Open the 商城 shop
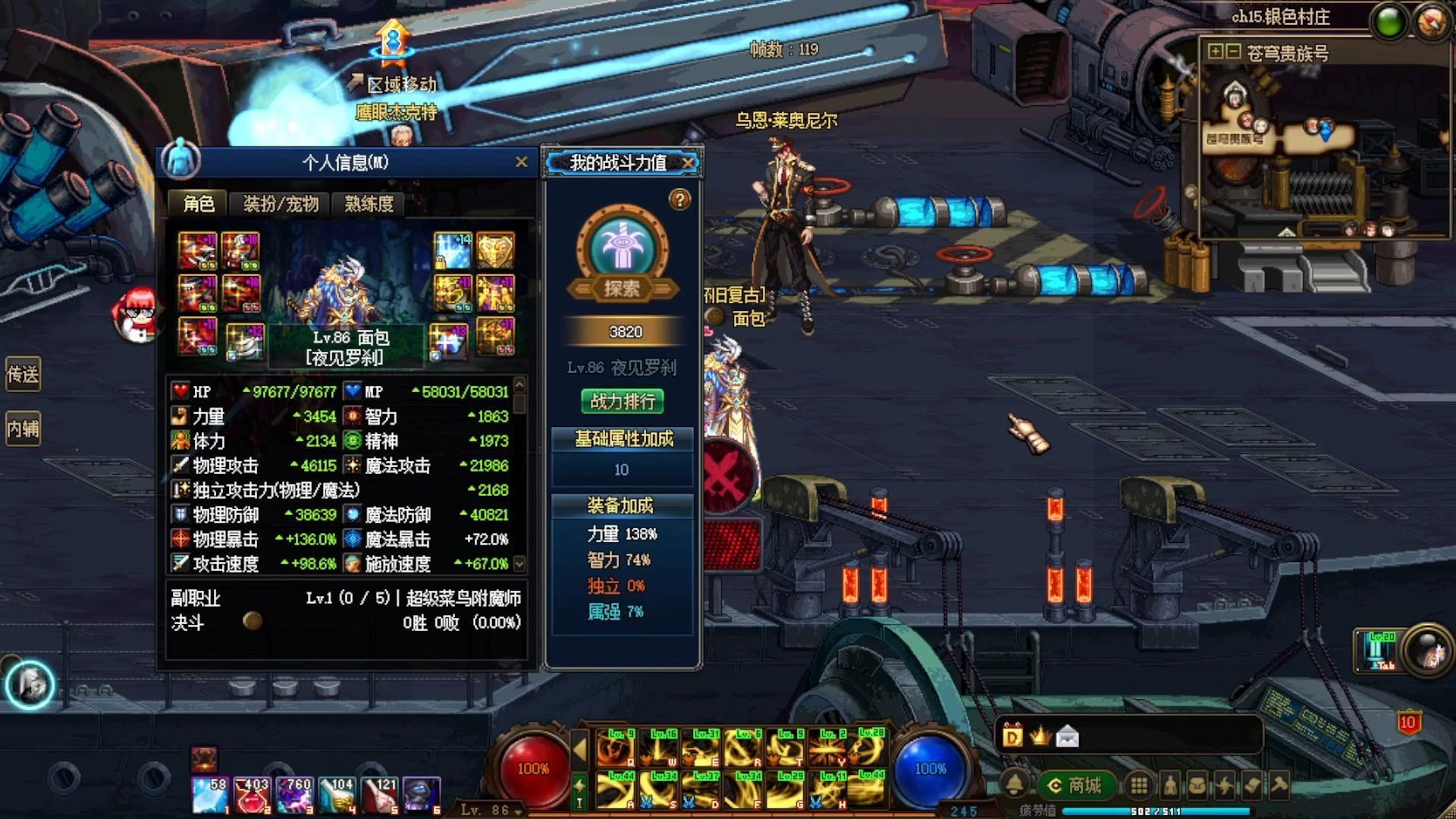The image size is (1456, 819). tap(1075, 786)
